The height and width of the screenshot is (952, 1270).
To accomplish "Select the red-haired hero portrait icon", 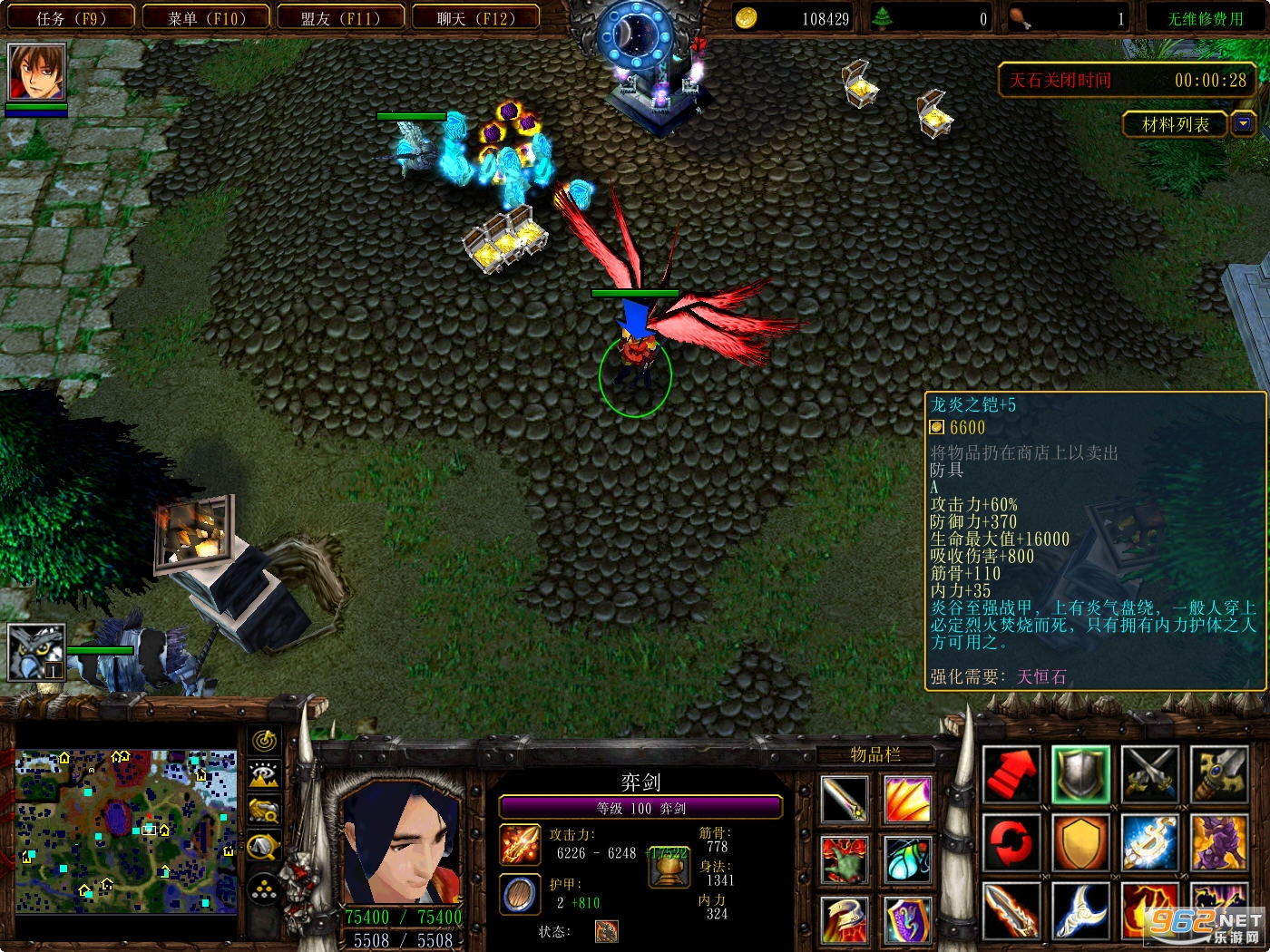I will pos(36,72).
